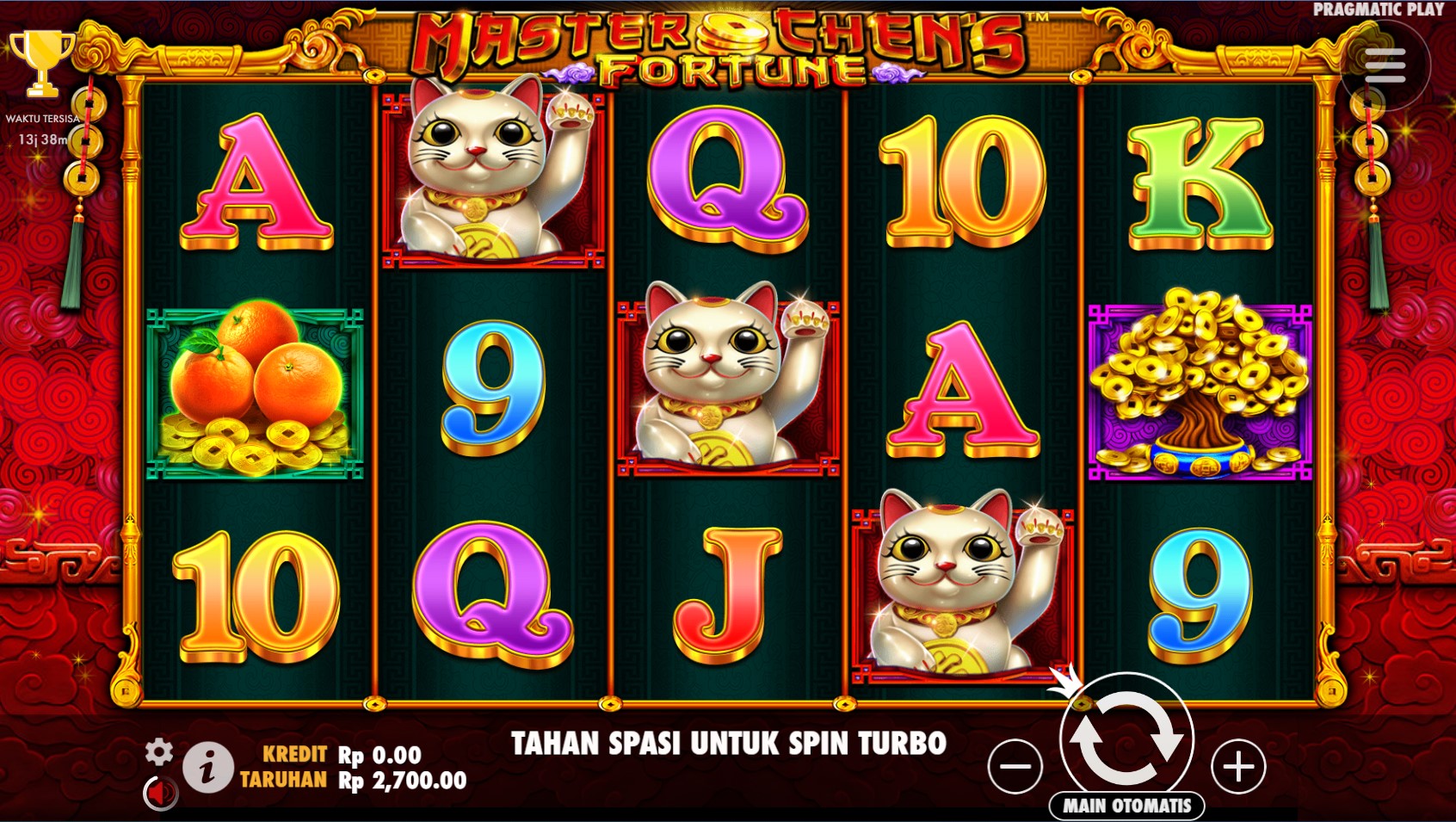Image resolution: width=1456 pixels, height=822 pixels.
Task: Increase the bet with the plus button
Action: [x=1238, y=766]
